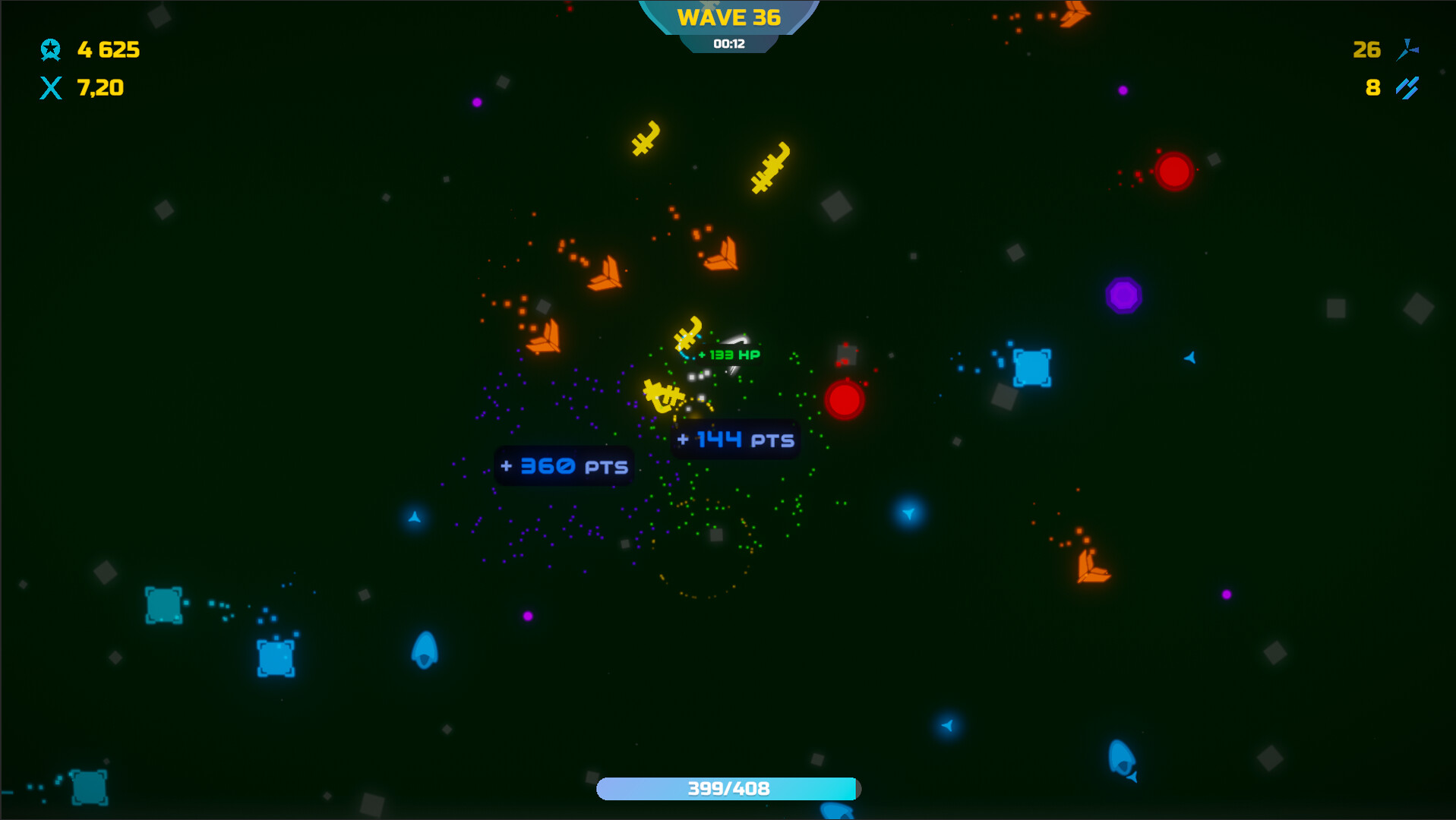Click the red orb in the top-right corner
1456x820 pixels.
point(1173,171)
